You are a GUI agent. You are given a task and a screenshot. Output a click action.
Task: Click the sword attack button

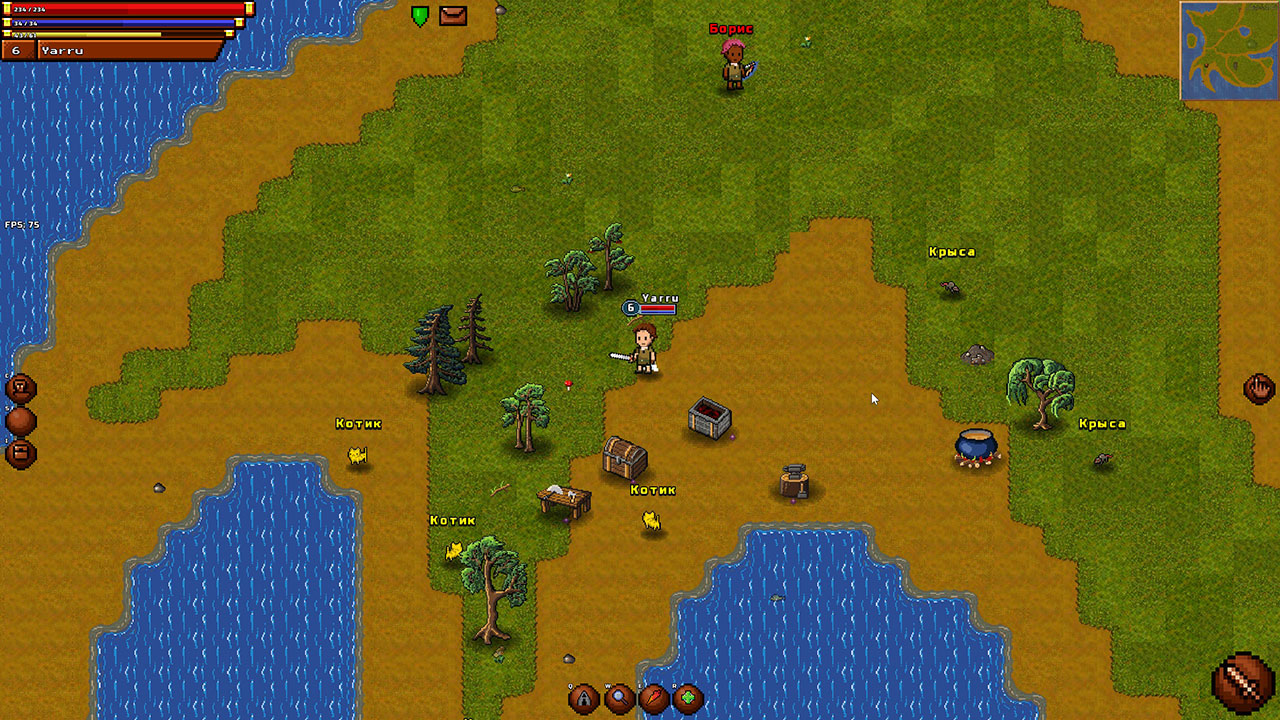click(x=1242, y=683)
